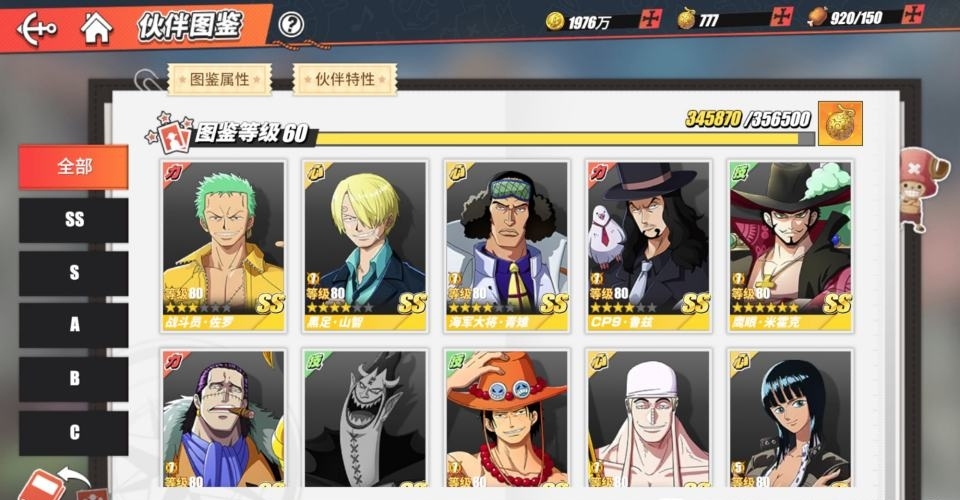Viewport: 960px width, 500px height.
Task: Click the golden fruit reward box
Action: 840,123
